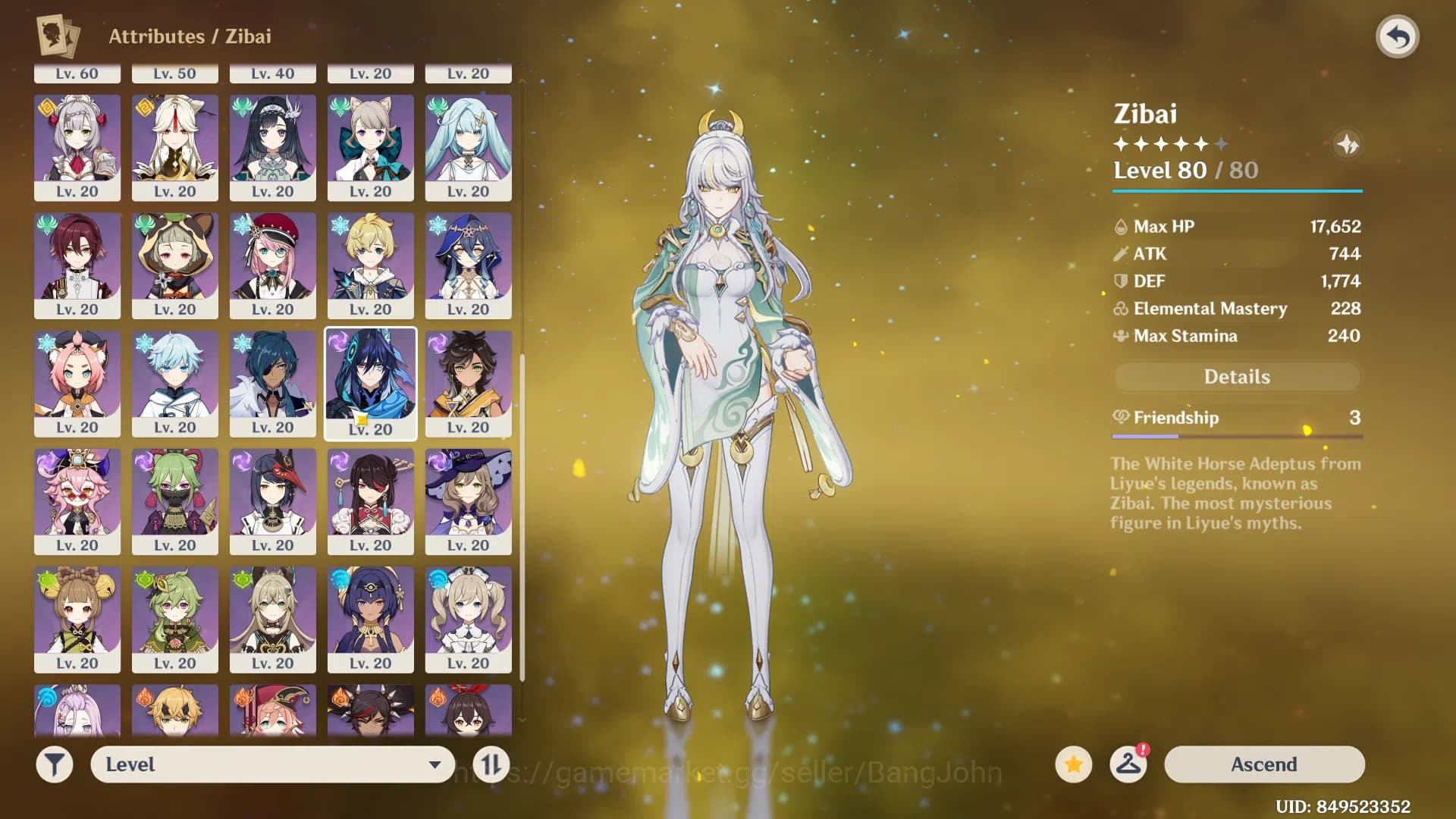This screenshot has height=819, width=1456.
Task: Click the Elemental Mastery stat icon
Action: [x=1120, y=309]
